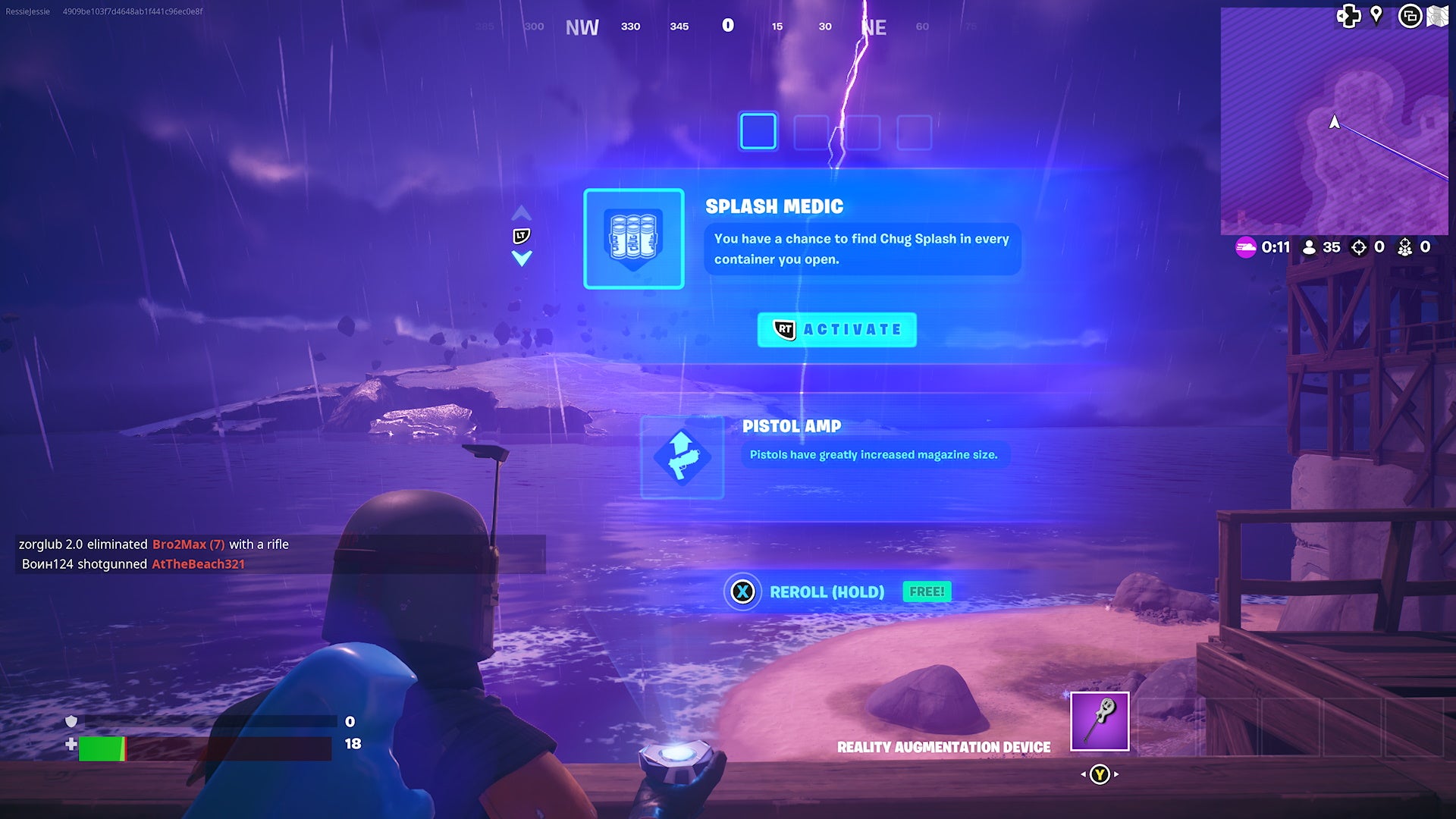The height and width of the screenshot is (819, 1456).
Task: Click the down chevron arrow below the LT badge
Action: (x=520, y=259)
